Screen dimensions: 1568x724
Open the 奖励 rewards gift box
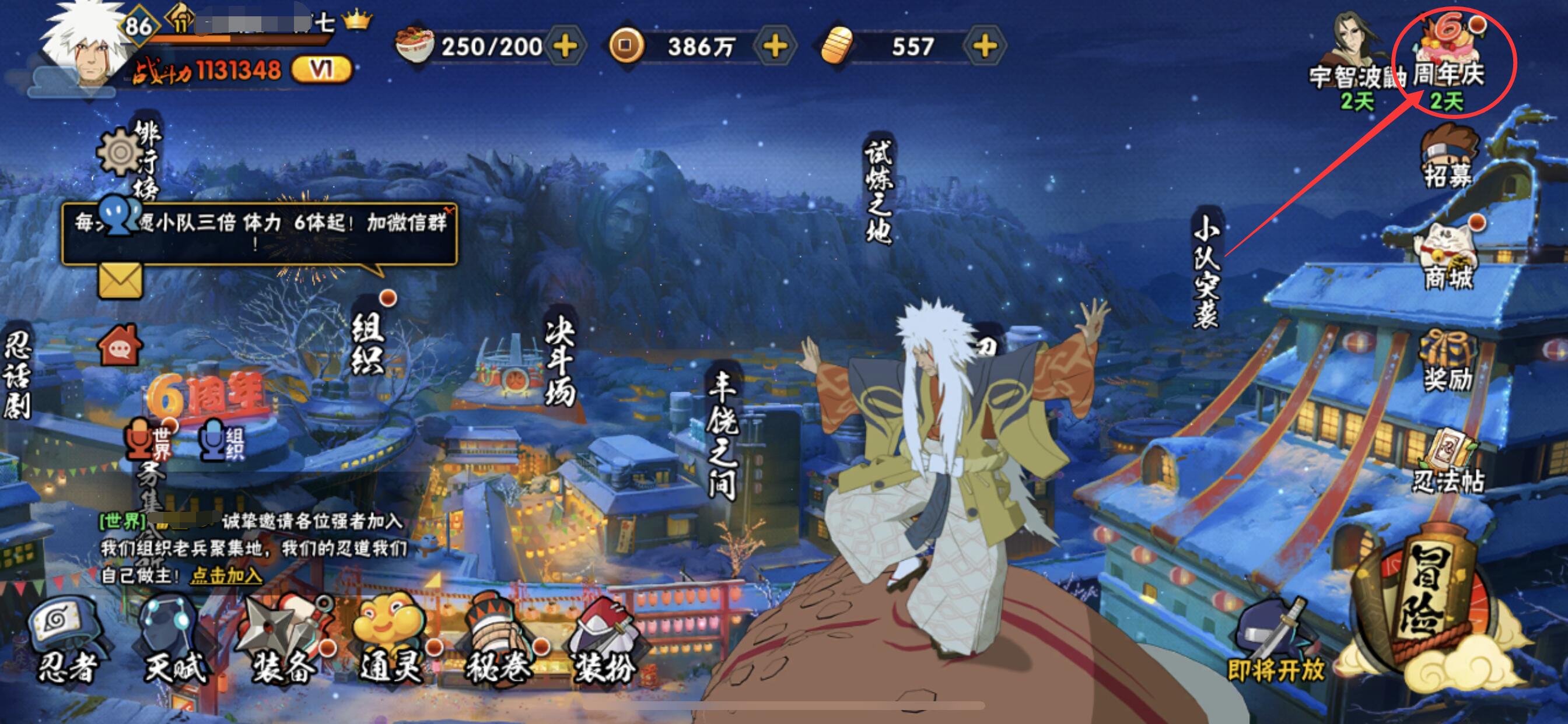(x=1448, y=359)
